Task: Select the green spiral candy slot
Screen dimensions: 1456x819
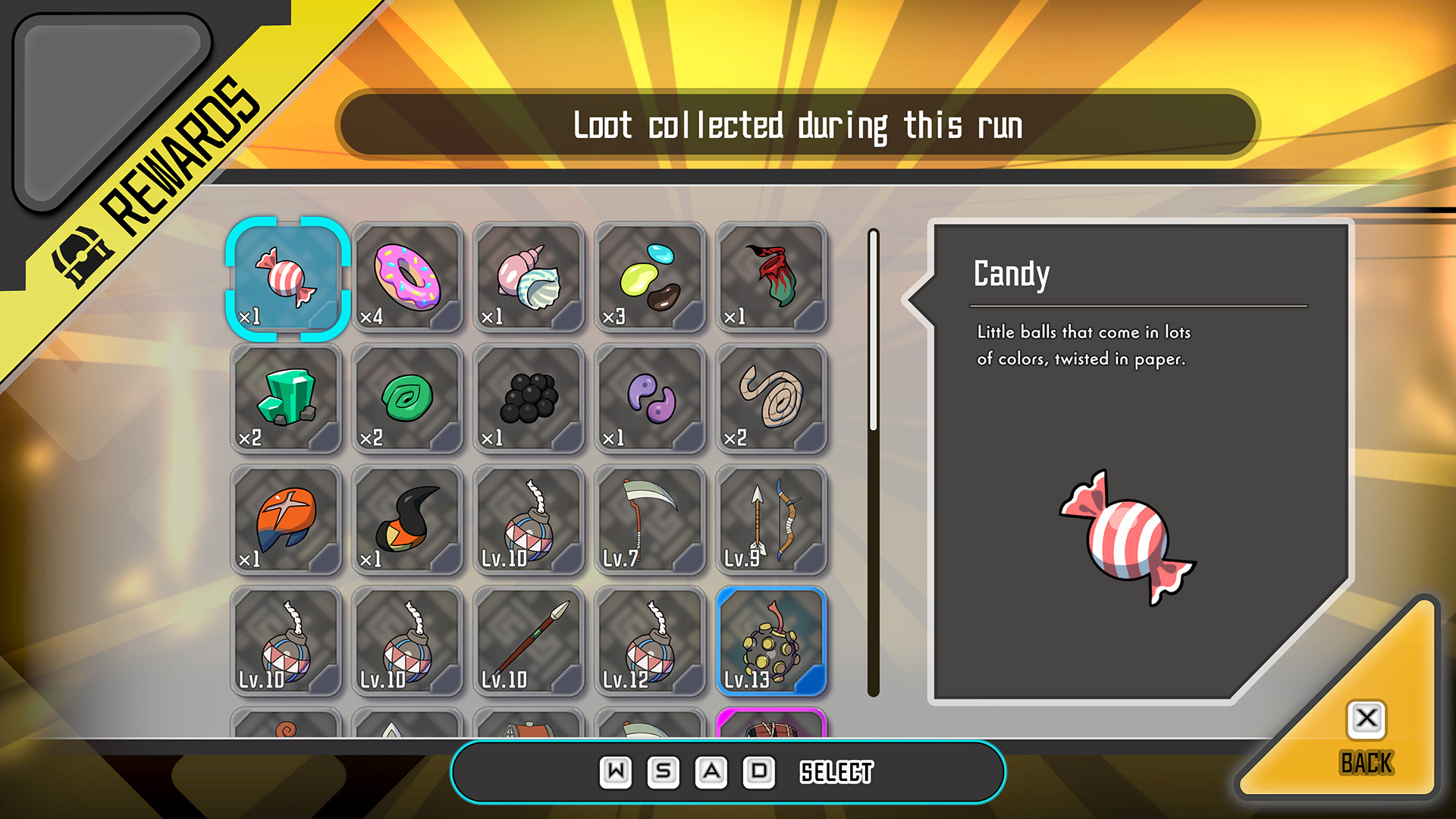Action: pos(407,399)
